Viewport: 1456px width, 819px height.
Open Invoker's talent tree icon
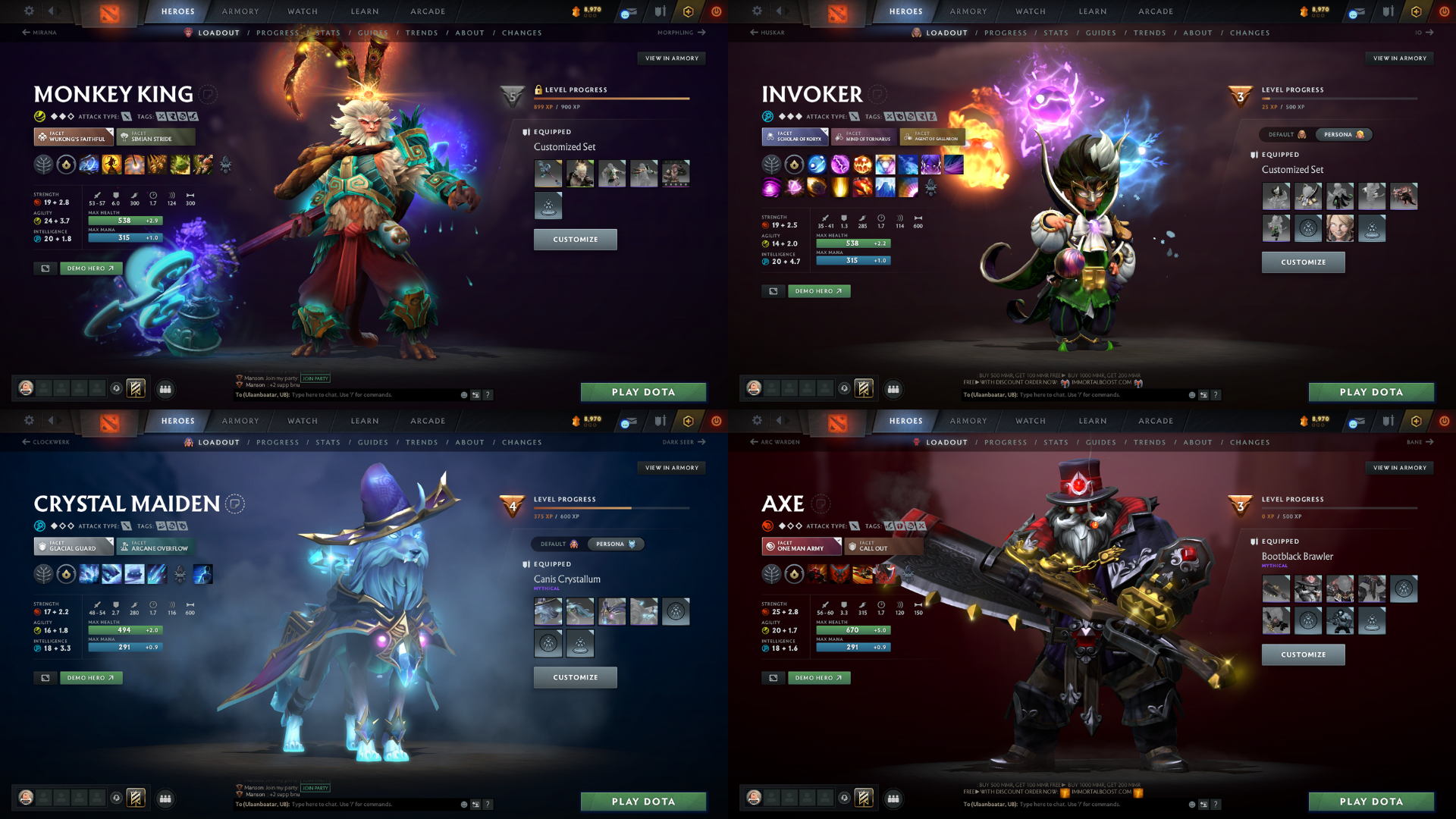coord(771,165)
